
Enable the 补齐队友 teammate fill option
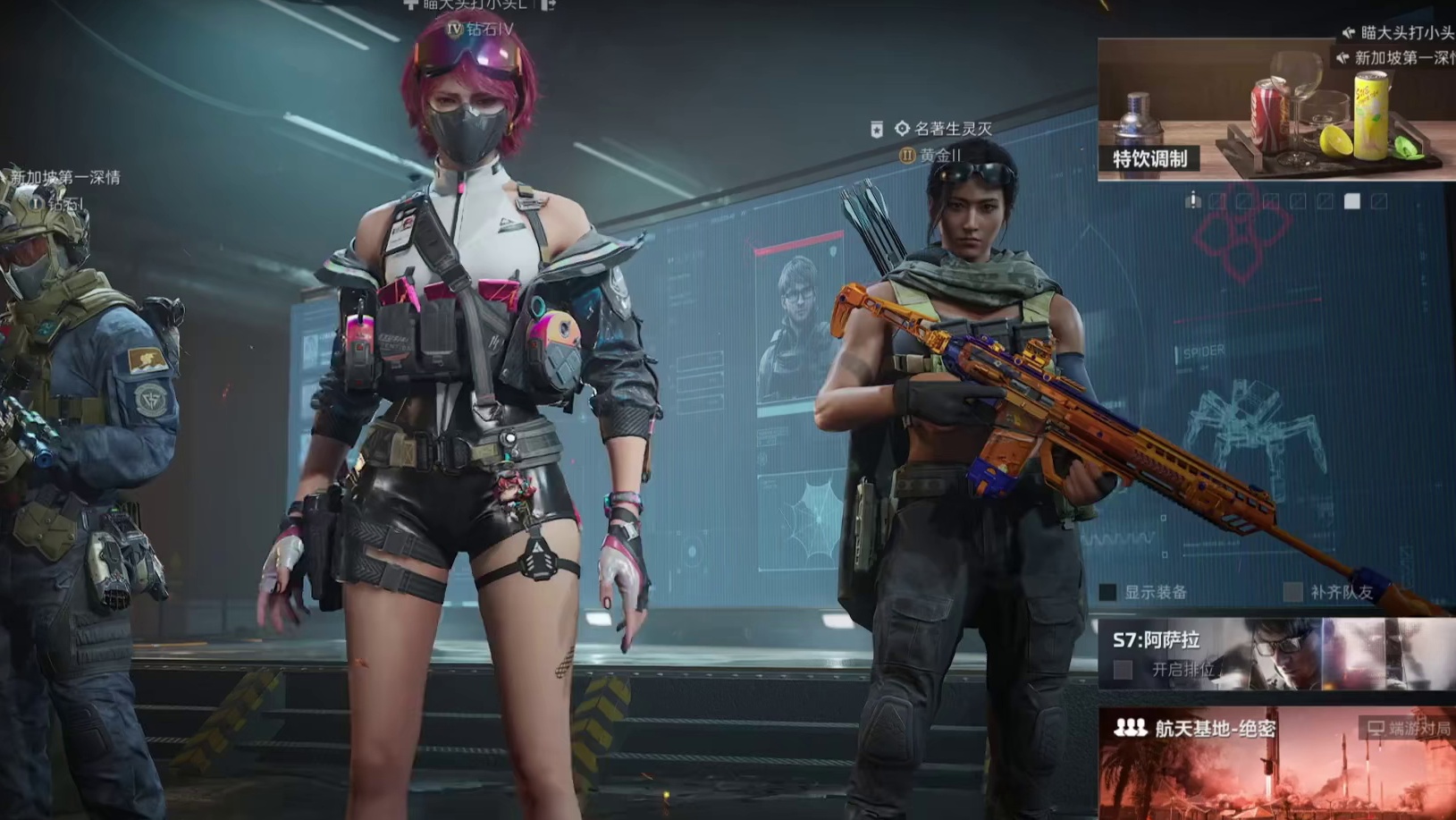point(1292,592)
